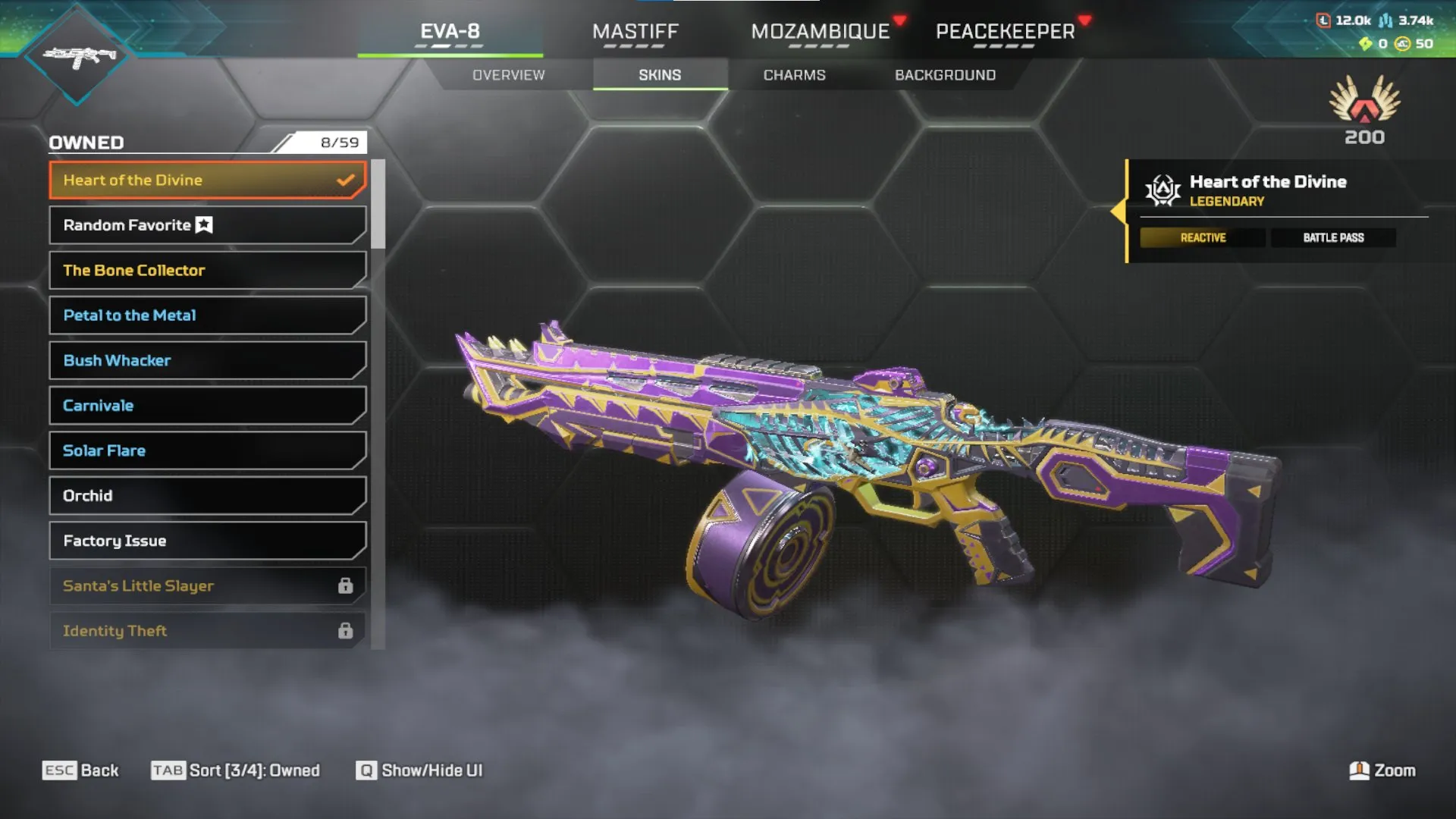Viewport: 1456px width, 819px height.
Task: Click the Reactive filter button
Action: [x=1202, y=237]
